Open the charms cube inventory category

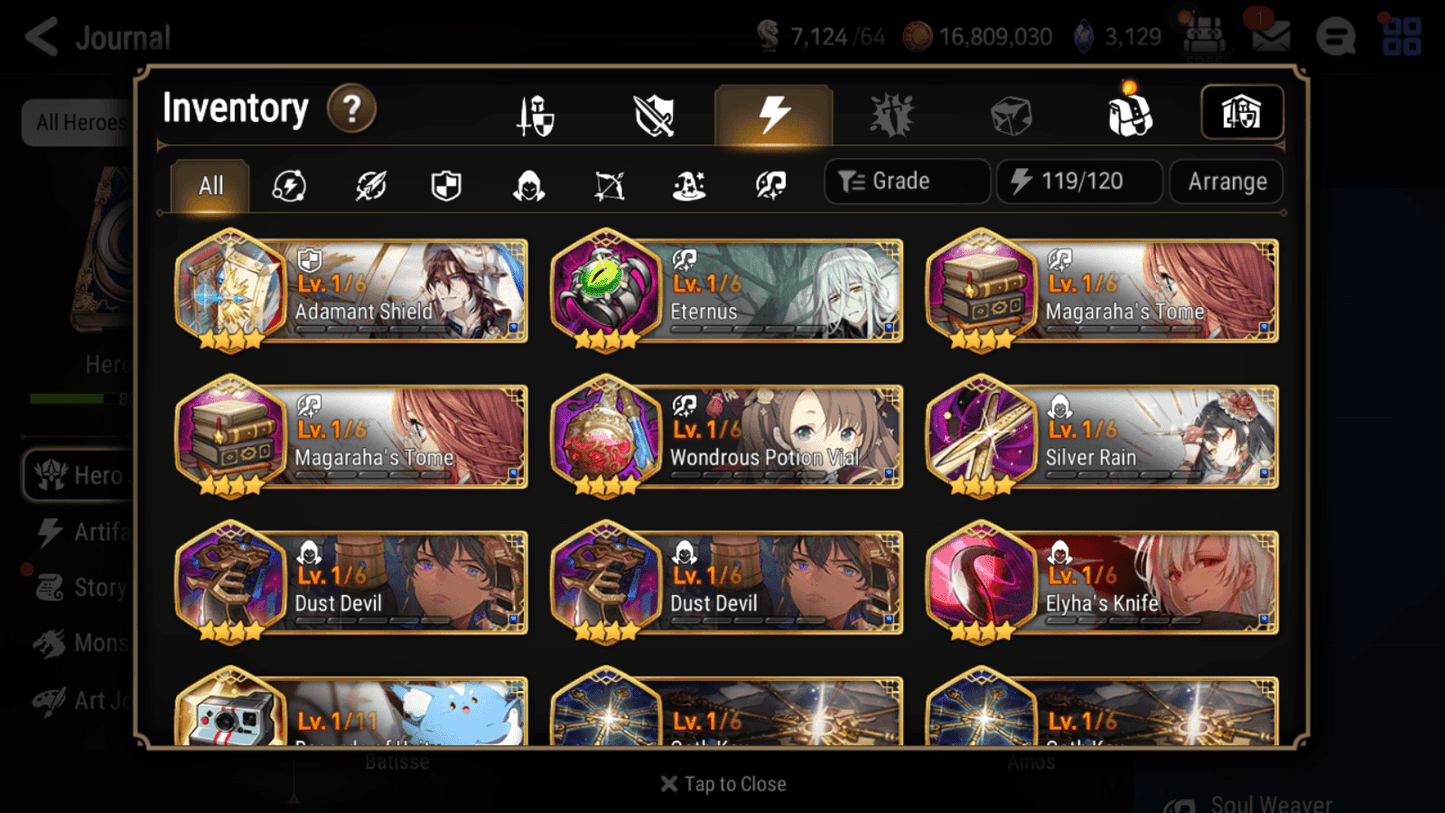point(1011,113)
